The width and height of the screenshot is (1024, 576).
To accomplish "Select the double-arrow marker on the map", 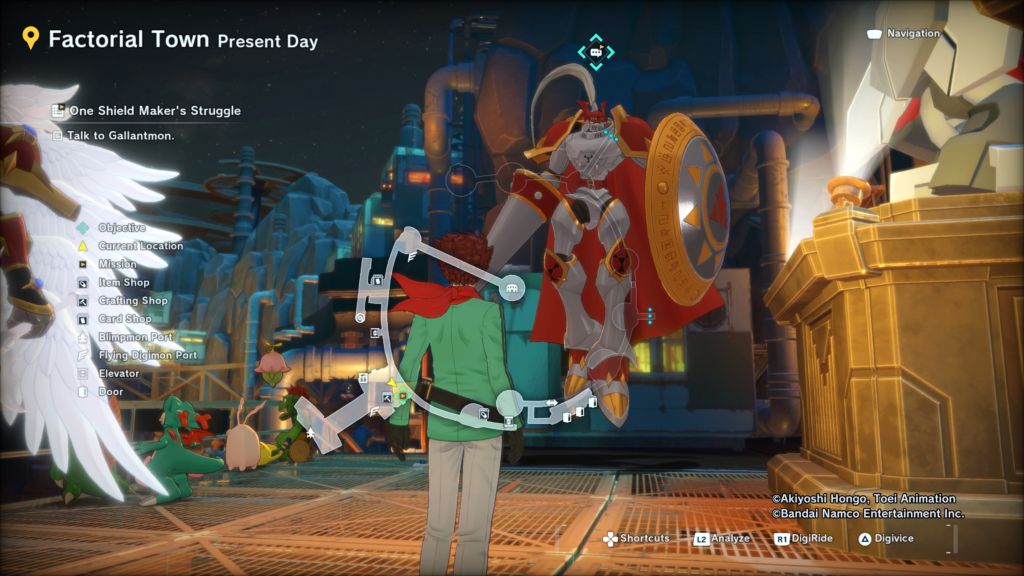I will tap(551, 403).
